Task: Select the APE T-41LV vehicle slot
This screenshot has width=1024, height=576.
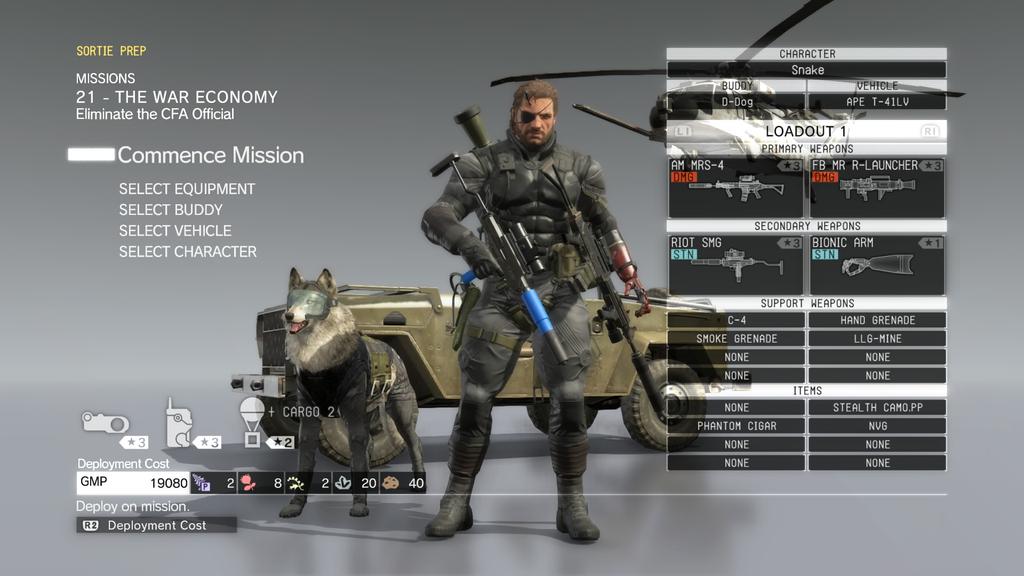Action: click(x=877, y=101)
